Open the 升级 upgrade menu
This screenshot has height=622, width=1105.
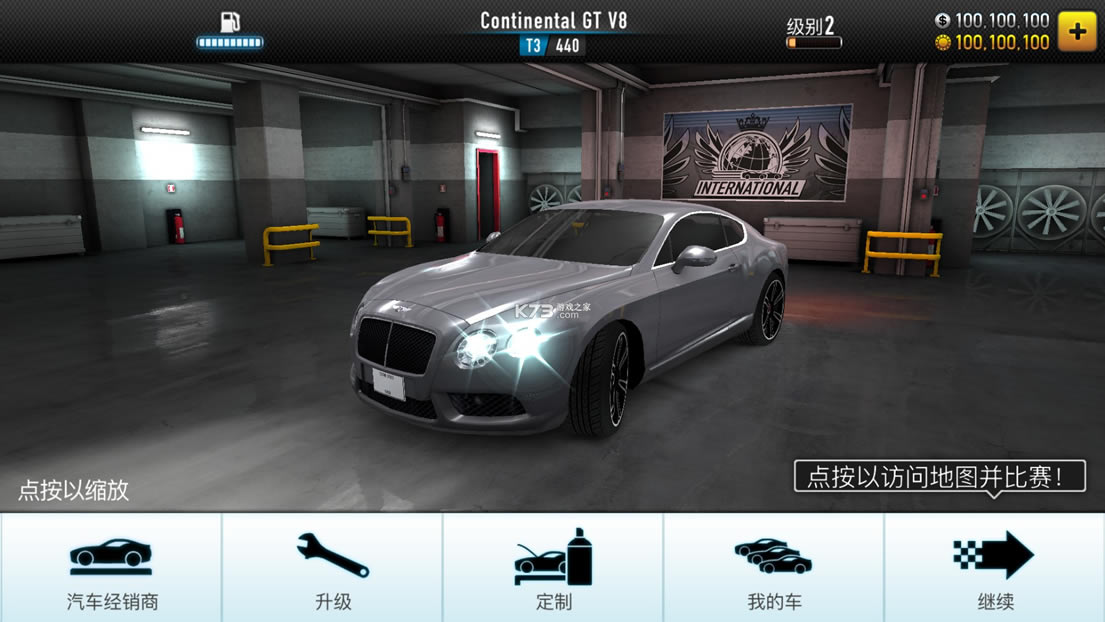point(332,568)
